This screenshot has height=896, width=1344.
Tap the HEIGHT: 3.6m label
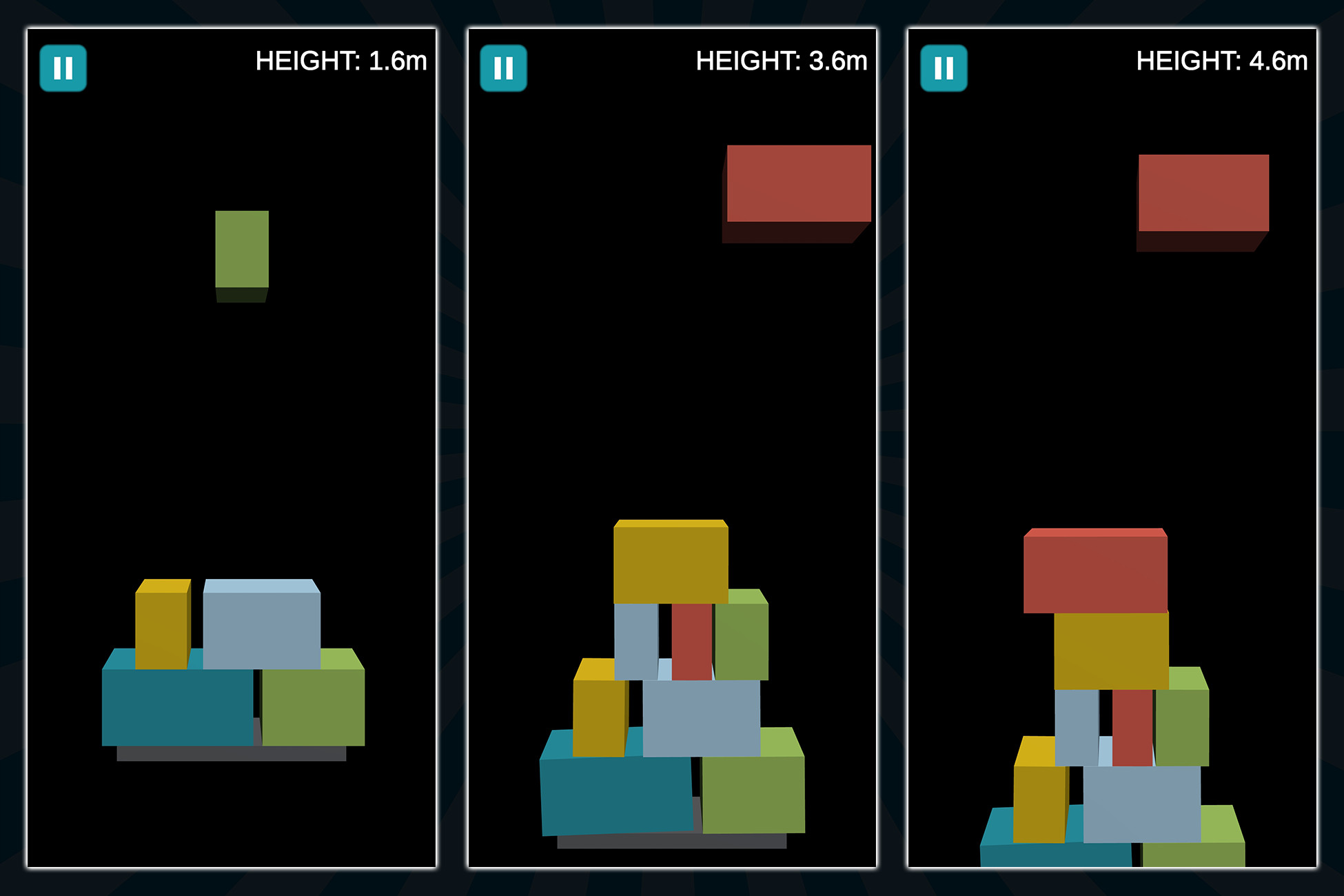tap(782, 61)
